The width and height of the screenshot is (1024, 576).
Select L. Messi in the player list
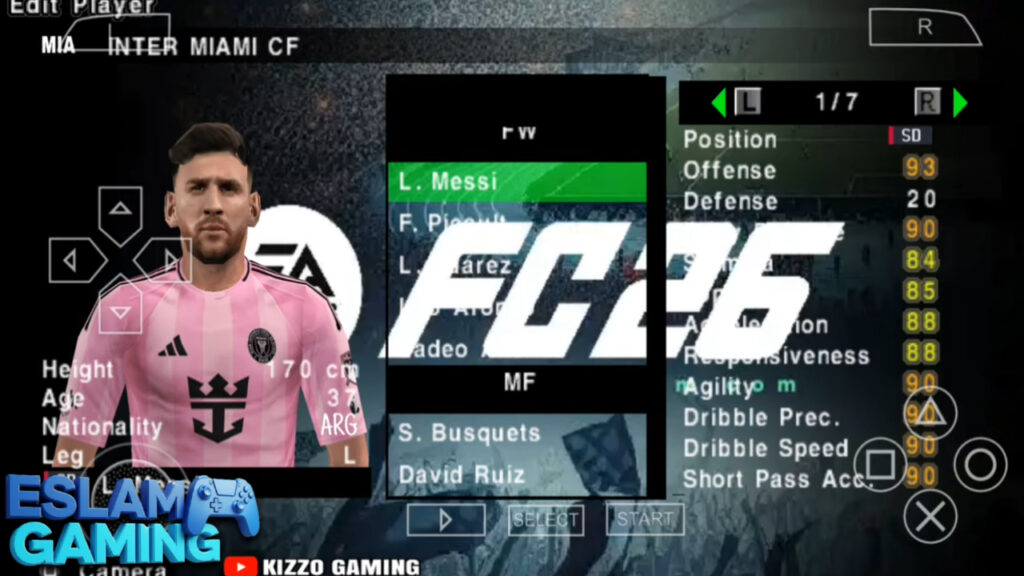pyautogui.click(x=516, y=182)
